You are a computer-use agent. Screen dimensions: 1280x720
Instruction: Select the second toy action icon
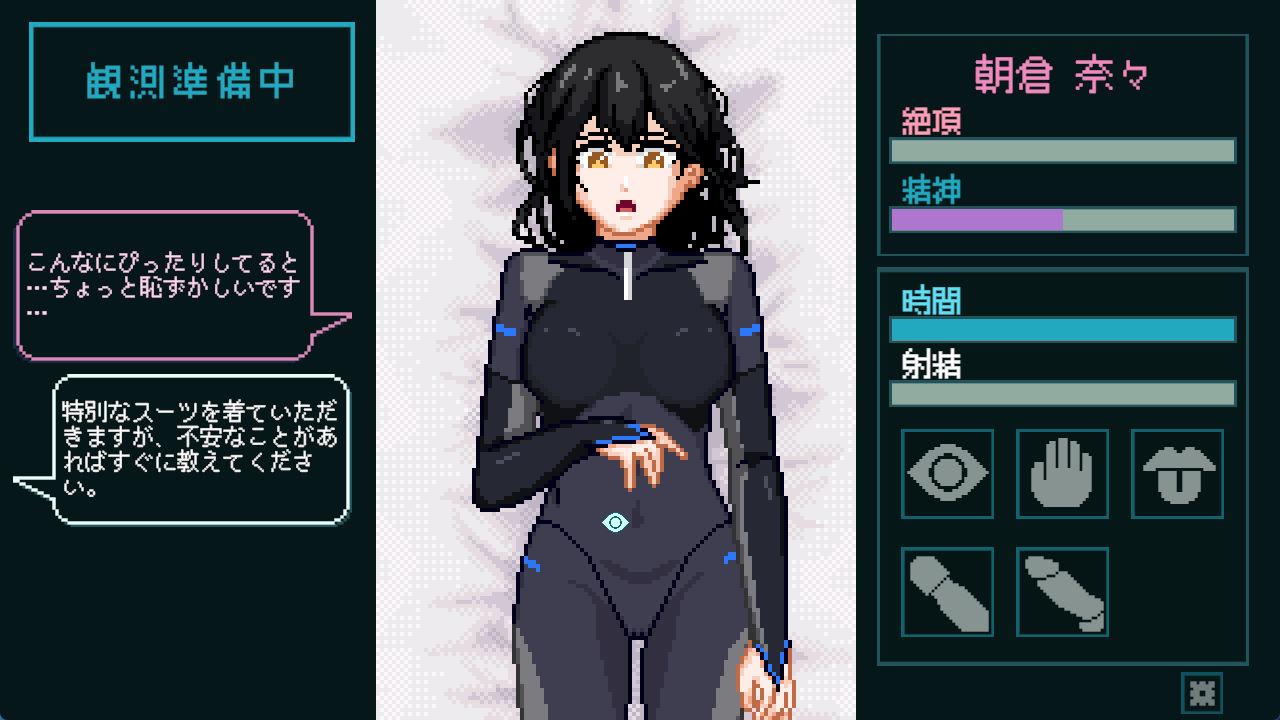point(1061,590)
